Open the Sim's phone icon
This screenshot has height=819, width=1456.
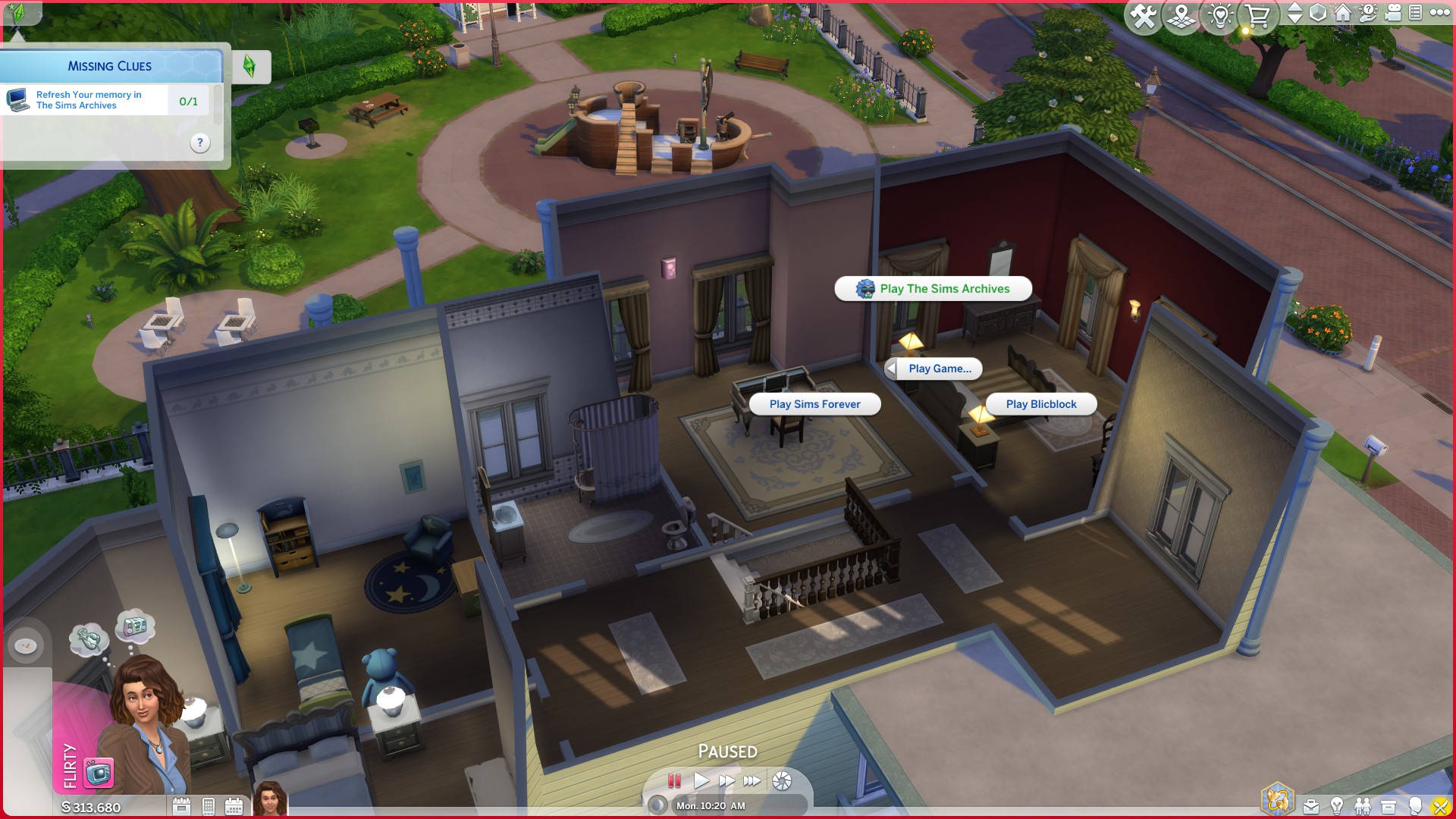207,806
